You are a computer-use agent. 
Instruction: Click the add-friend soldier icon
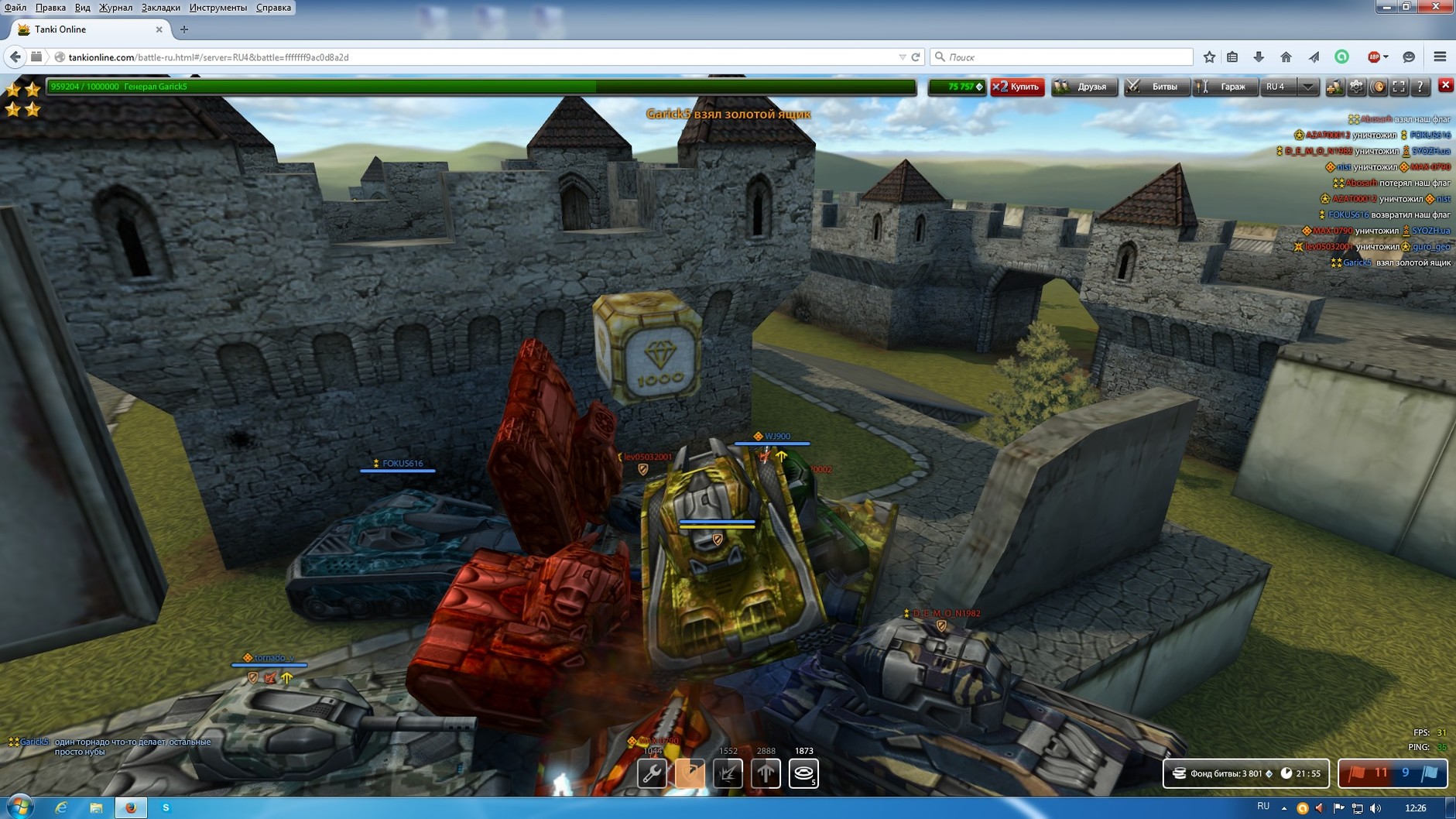coord(1334,87)
